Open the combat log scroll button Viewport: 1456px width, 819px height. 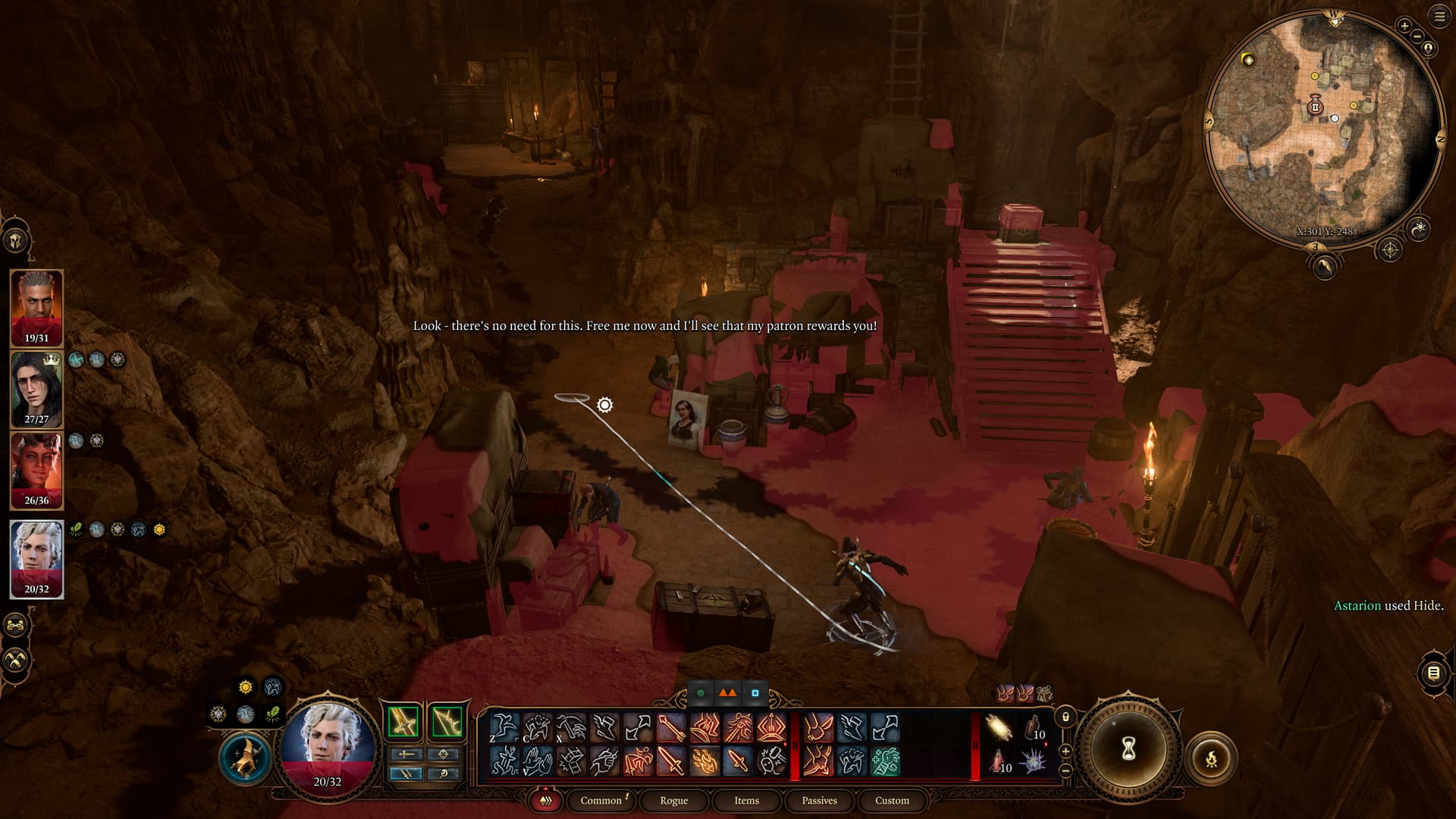point(1433,673)
